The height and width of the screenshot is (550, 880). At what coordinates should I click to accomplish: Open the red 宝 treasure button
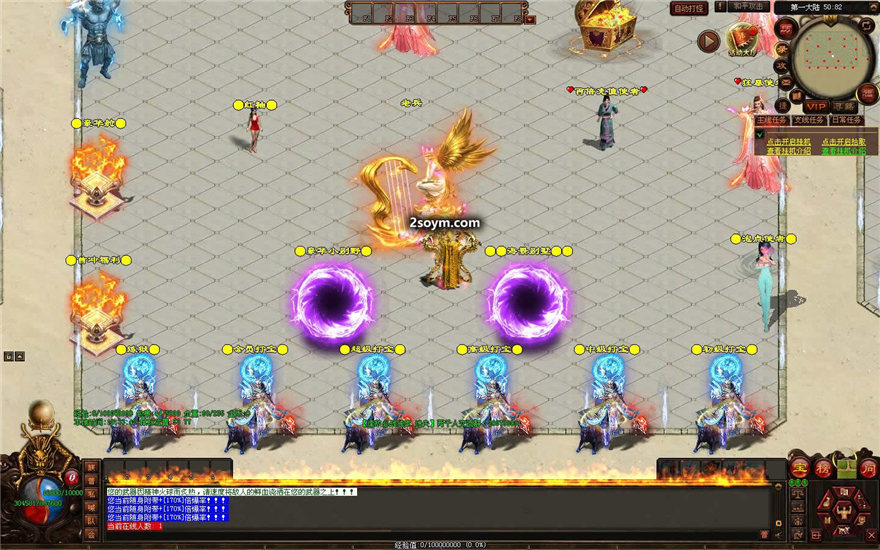(x=799, y=468)
